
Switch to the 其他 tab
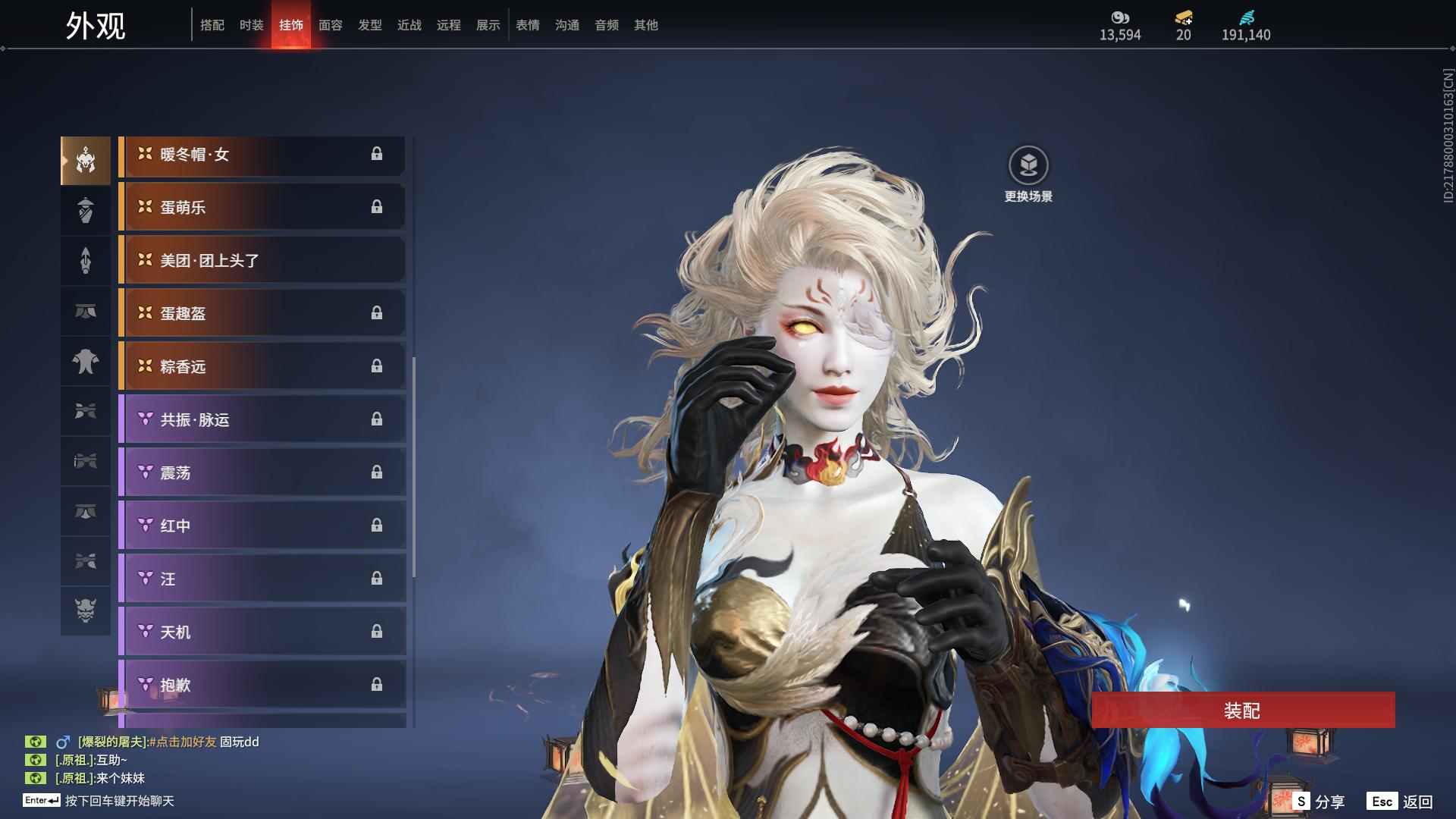646,25
